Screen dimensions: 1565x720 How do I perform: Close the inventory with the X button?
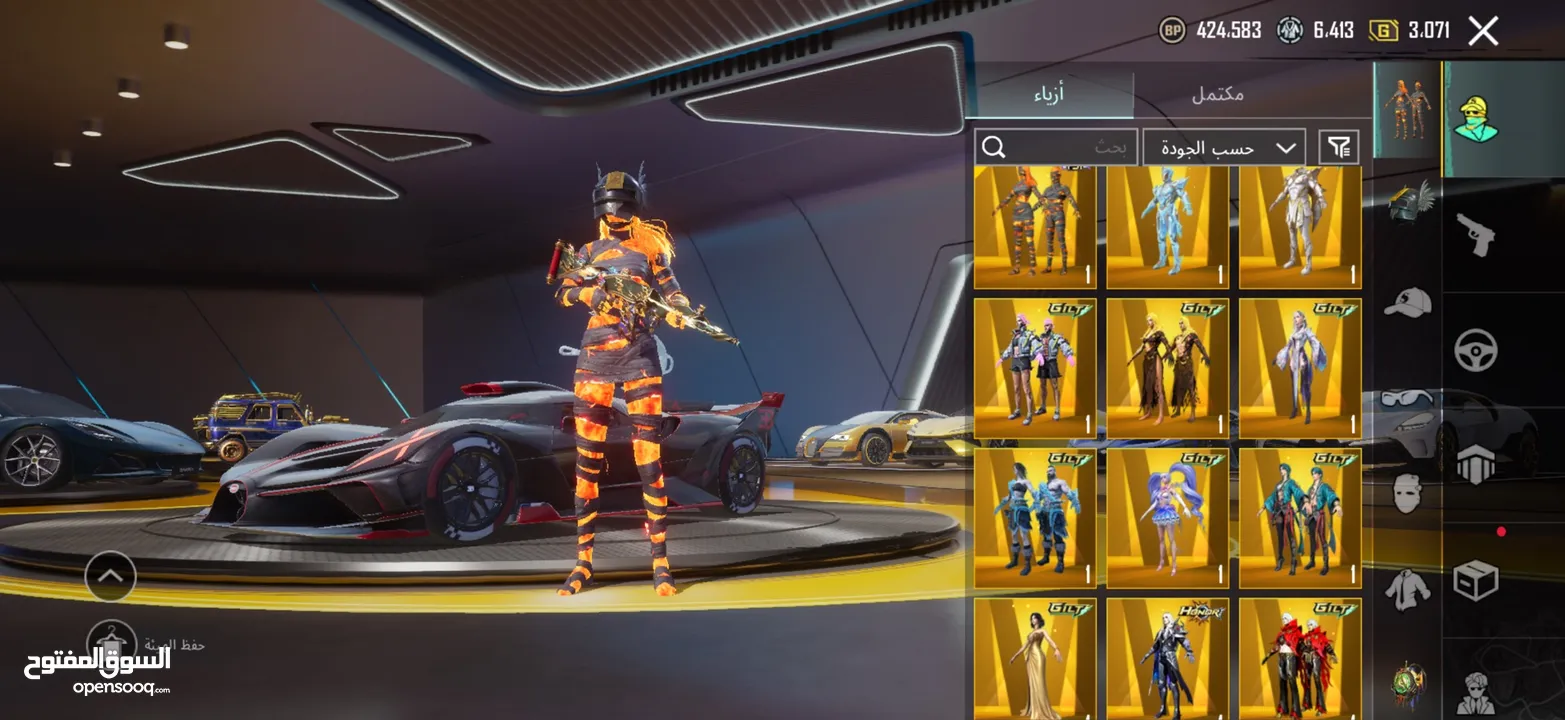(1483, 31)
